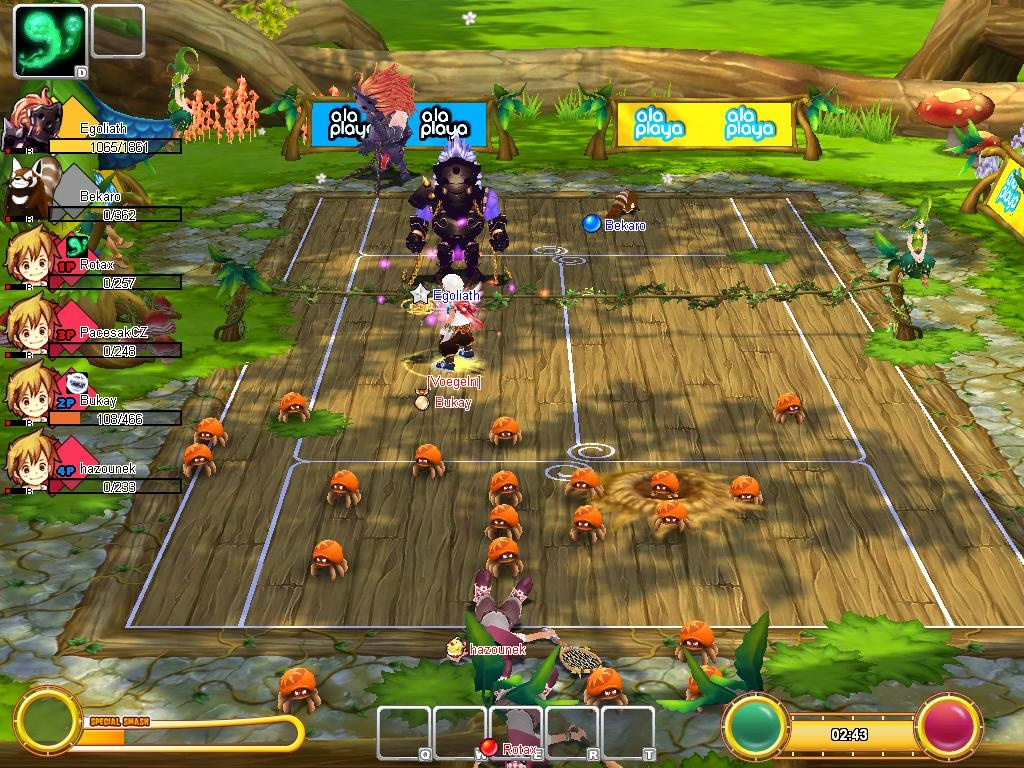Select the empty skill slot marked T
1024x768 pixels.
(x=628, y=733)
